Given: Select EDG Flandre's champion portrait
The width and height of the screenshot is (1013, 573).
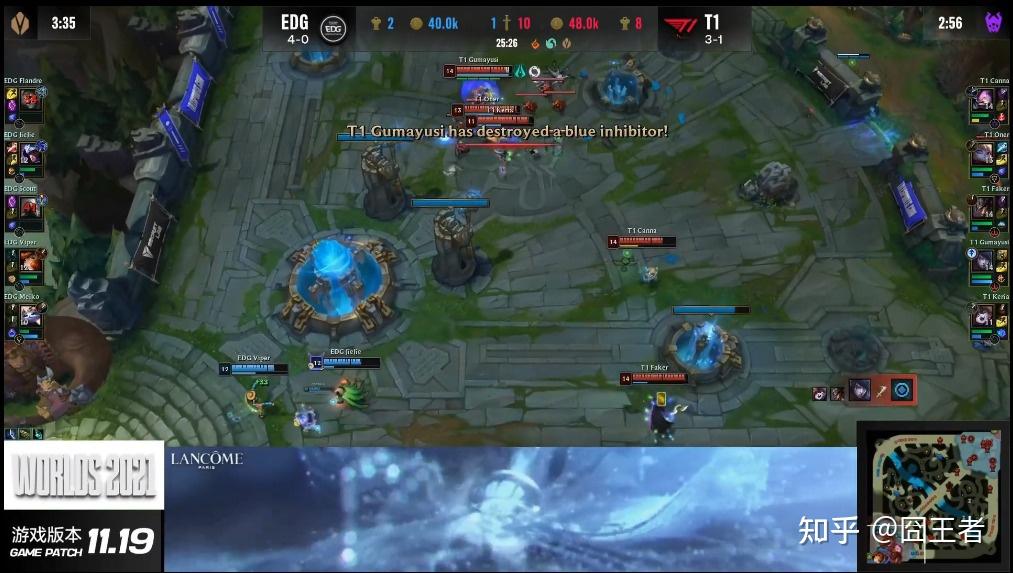Looking at the screenshot, I should 29,99.
